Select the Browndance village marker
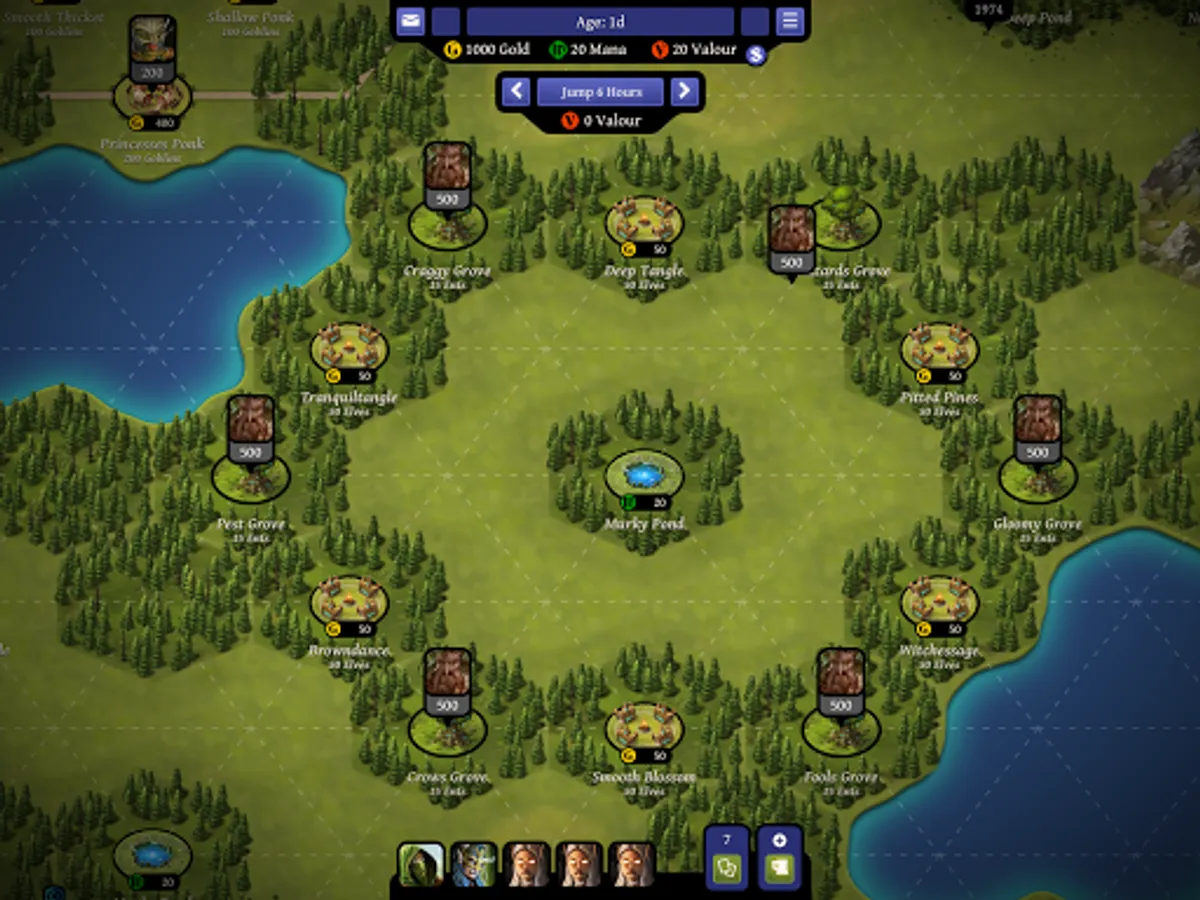Screen dimensions: 1200x900 tap(349, 602)
